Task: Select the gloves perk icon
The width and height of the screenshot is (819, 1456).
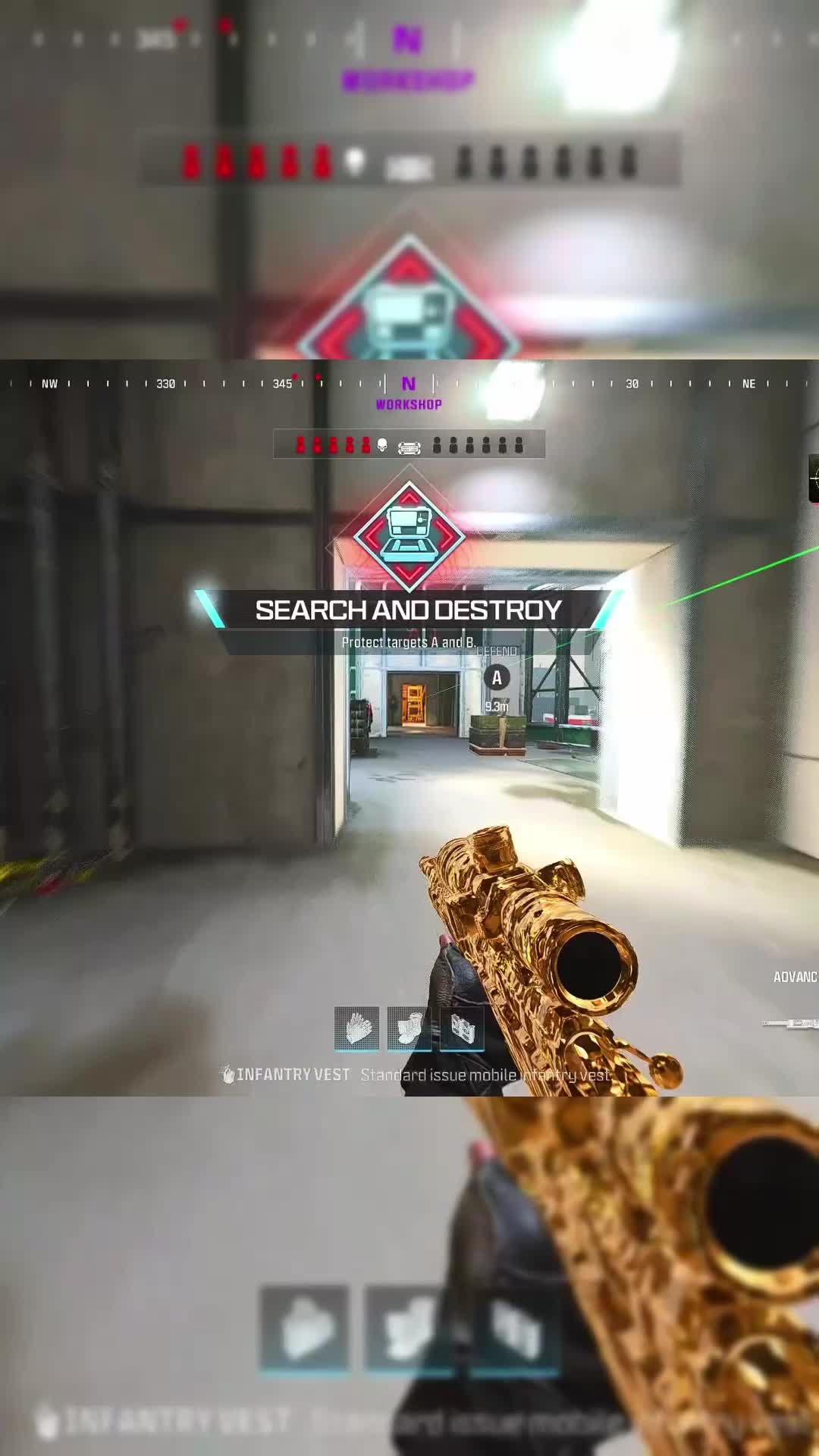Action: tap(356, 1028)
